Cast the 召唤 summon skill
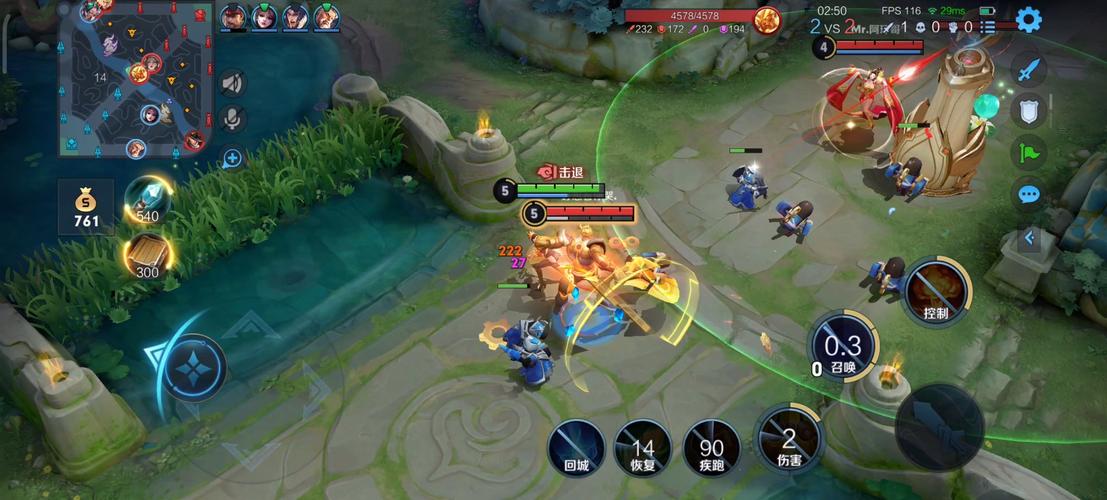1107x500 pixels. click(x=842, y=346)
